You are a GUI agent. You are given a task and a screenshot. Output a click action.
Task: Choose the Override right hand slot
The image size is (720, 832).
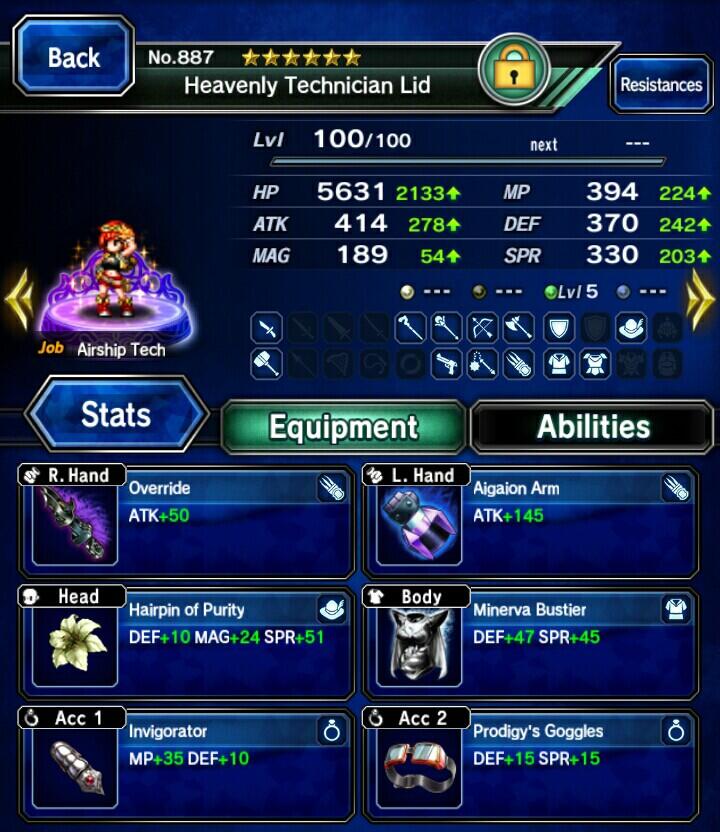tap(186, 522)
